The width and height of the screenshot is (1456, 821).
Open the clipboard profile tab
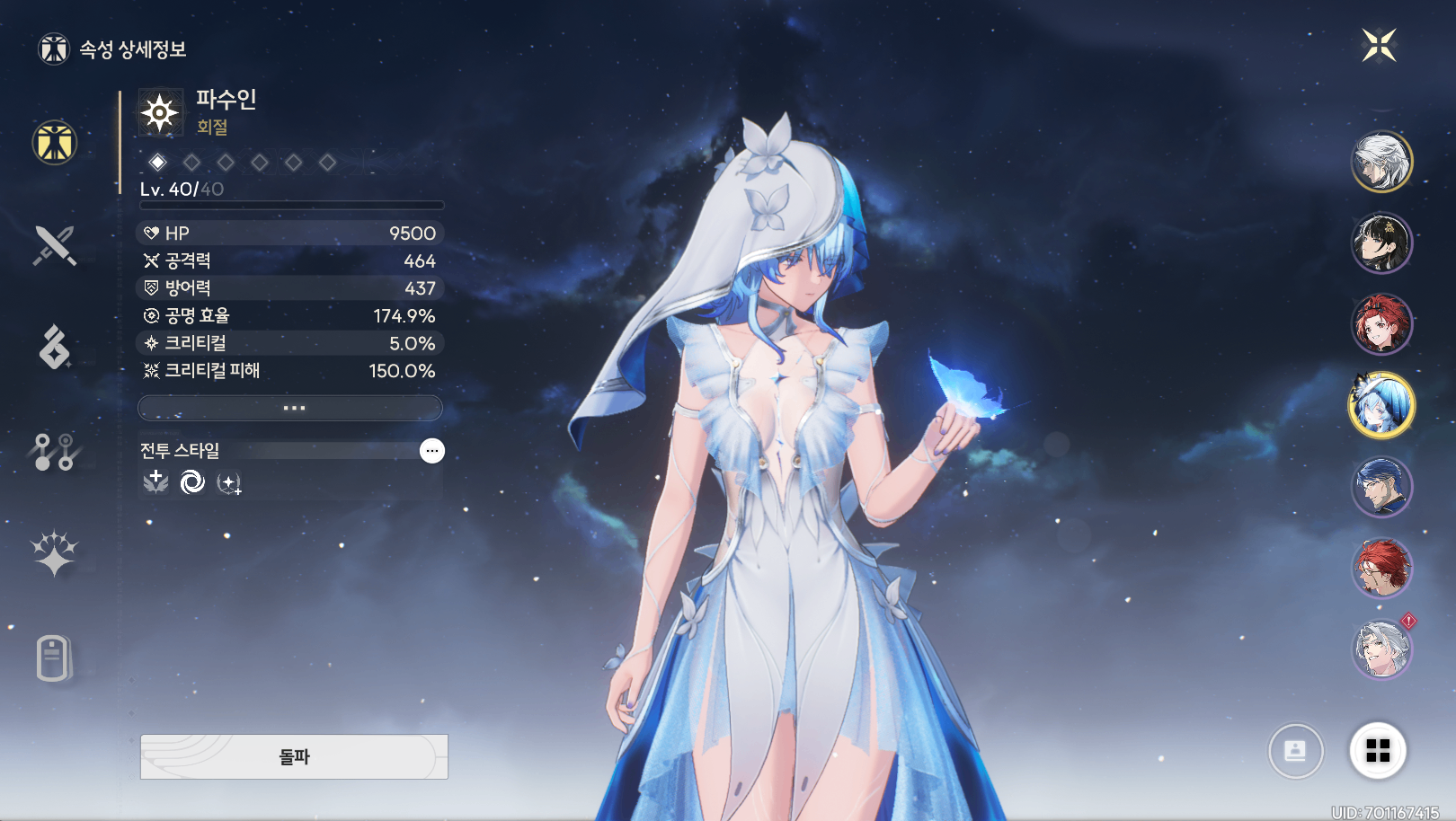[x=54, y=658]
